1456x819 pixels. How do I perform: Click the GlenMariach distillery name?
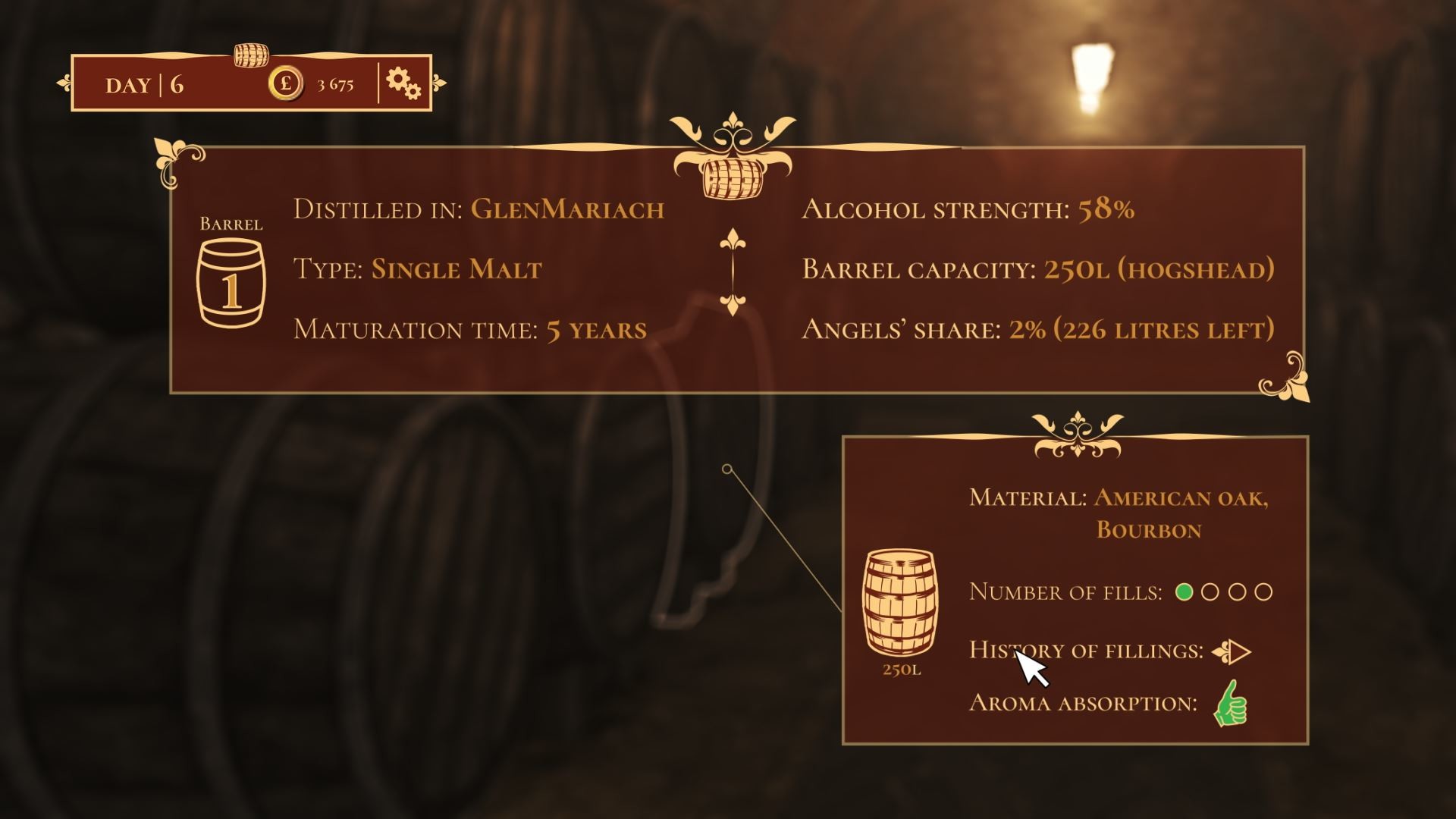point(569,211)
